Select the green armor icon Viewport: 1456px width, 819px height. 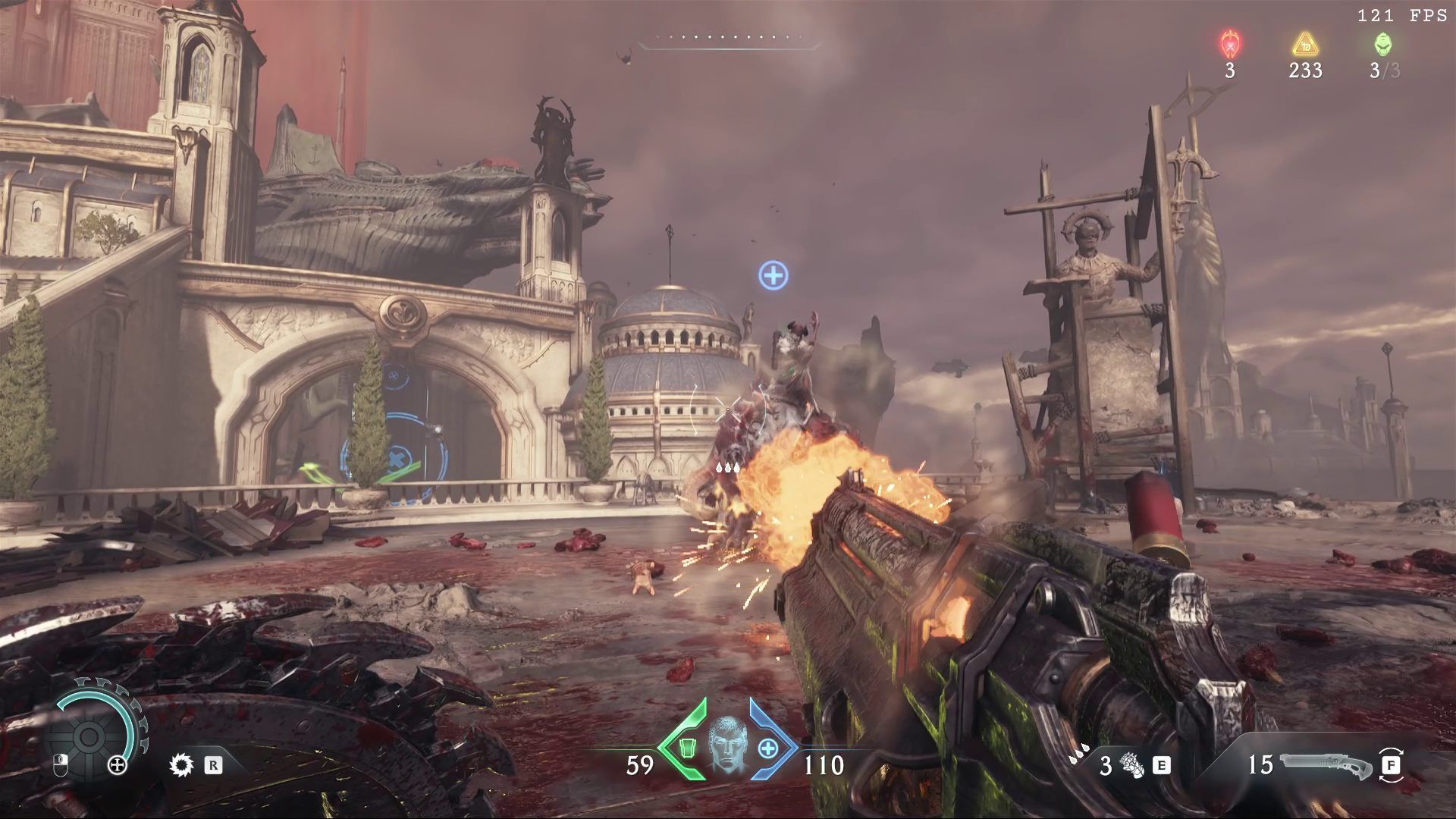point(687,748)
